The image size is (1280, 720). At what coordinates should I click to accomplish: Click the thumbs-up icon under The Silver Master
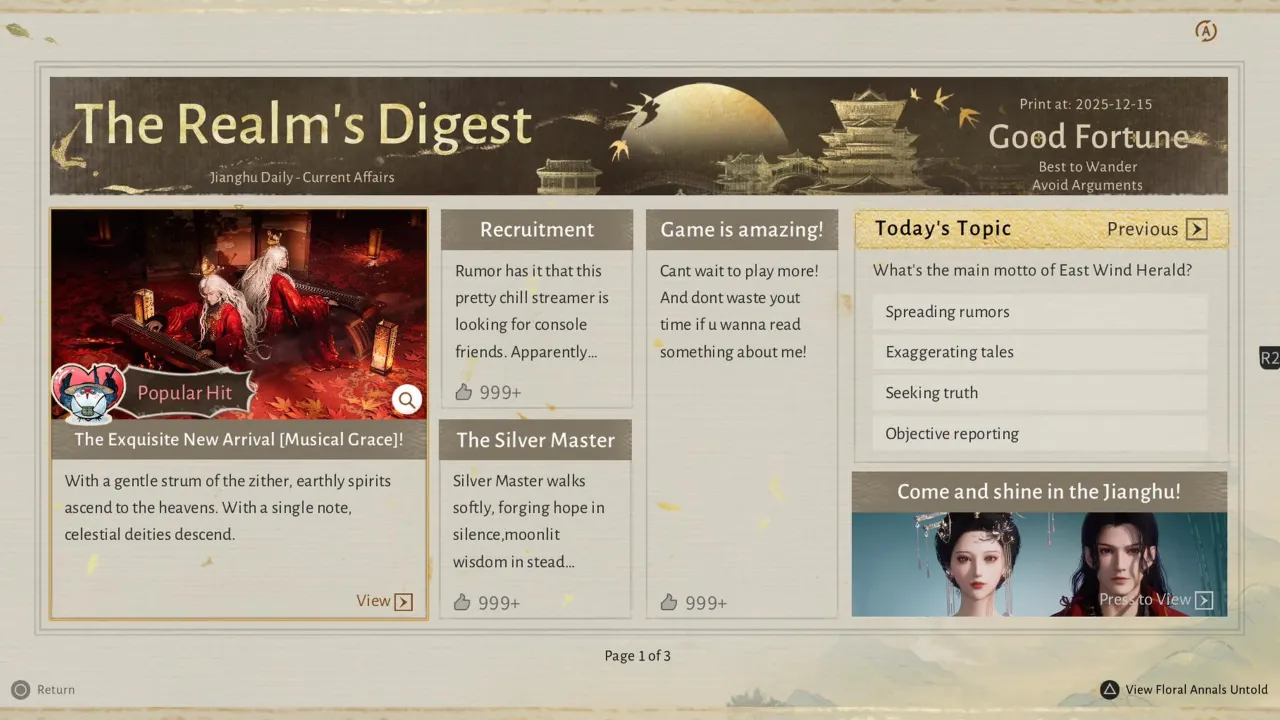tap(463, 602)
